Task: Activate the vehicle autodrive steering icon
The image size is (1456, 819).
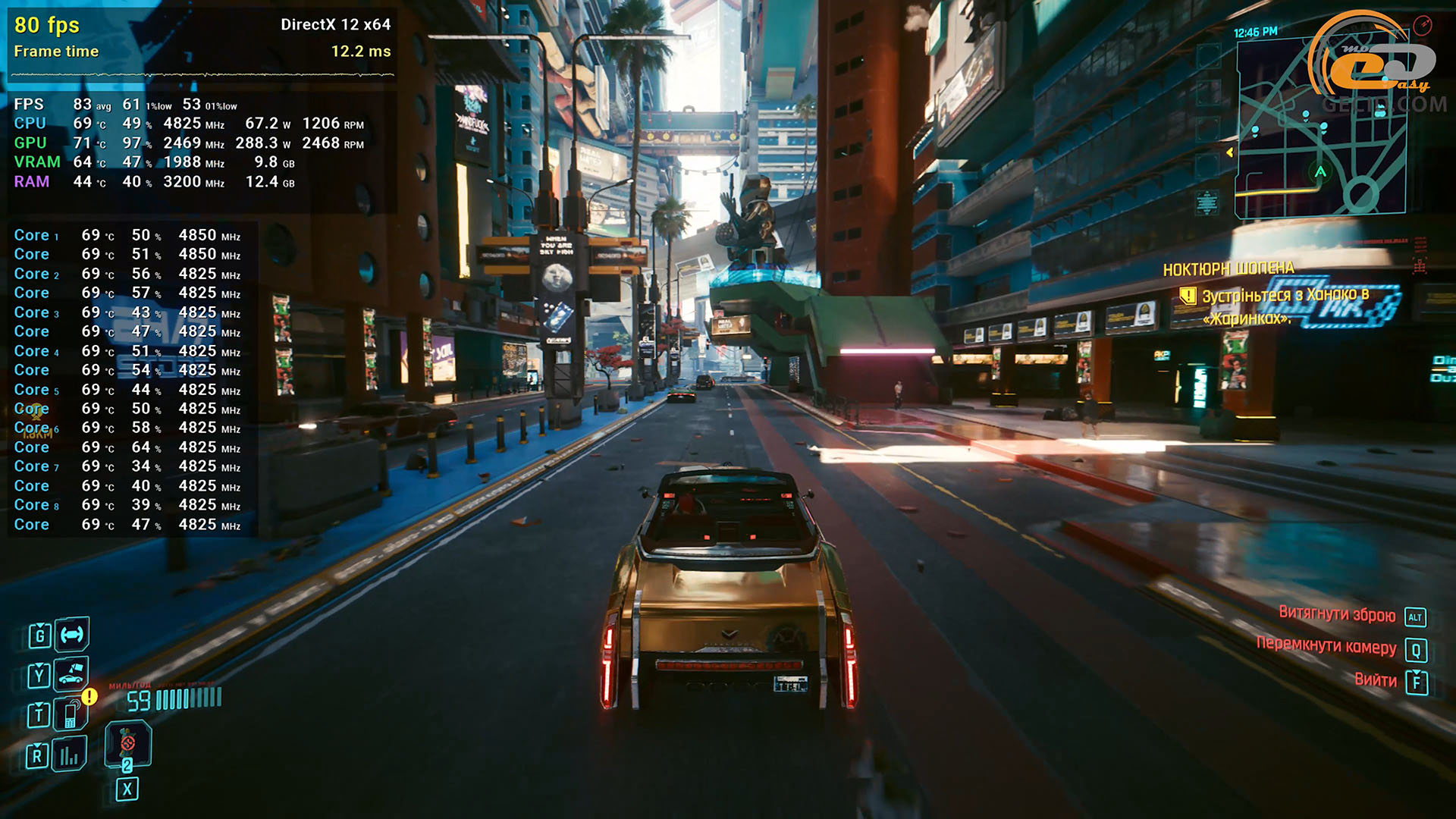Action: [x=72, y=635]
